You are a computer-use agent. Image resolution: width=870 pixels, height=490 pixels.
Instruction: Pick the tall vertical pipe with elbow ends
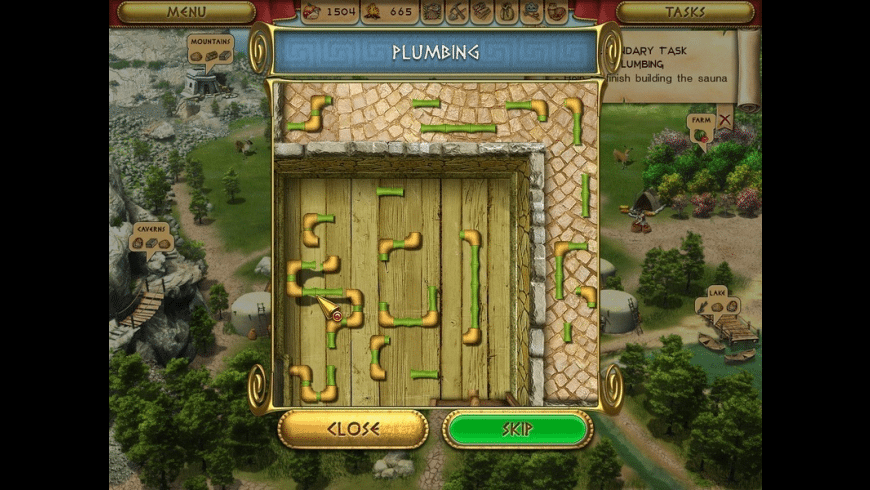pyautogui.click(x=472, y=287)
